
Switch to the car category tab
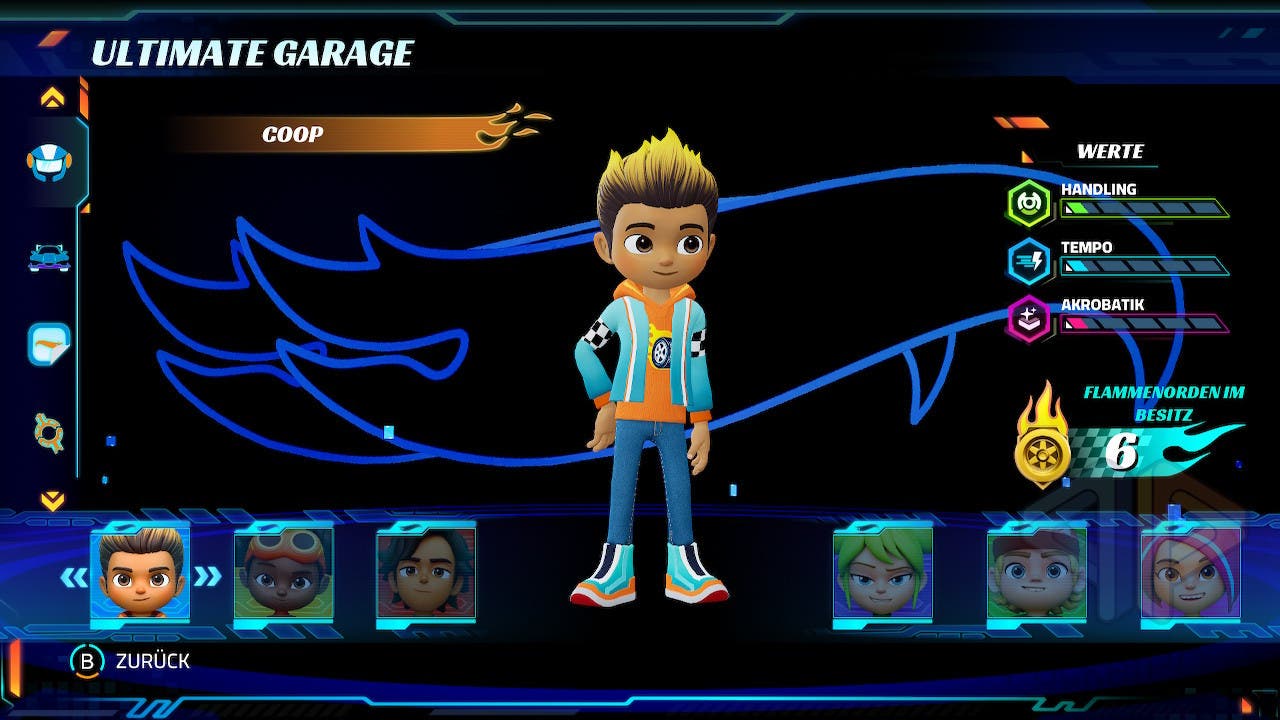click(x=48, y=257)
